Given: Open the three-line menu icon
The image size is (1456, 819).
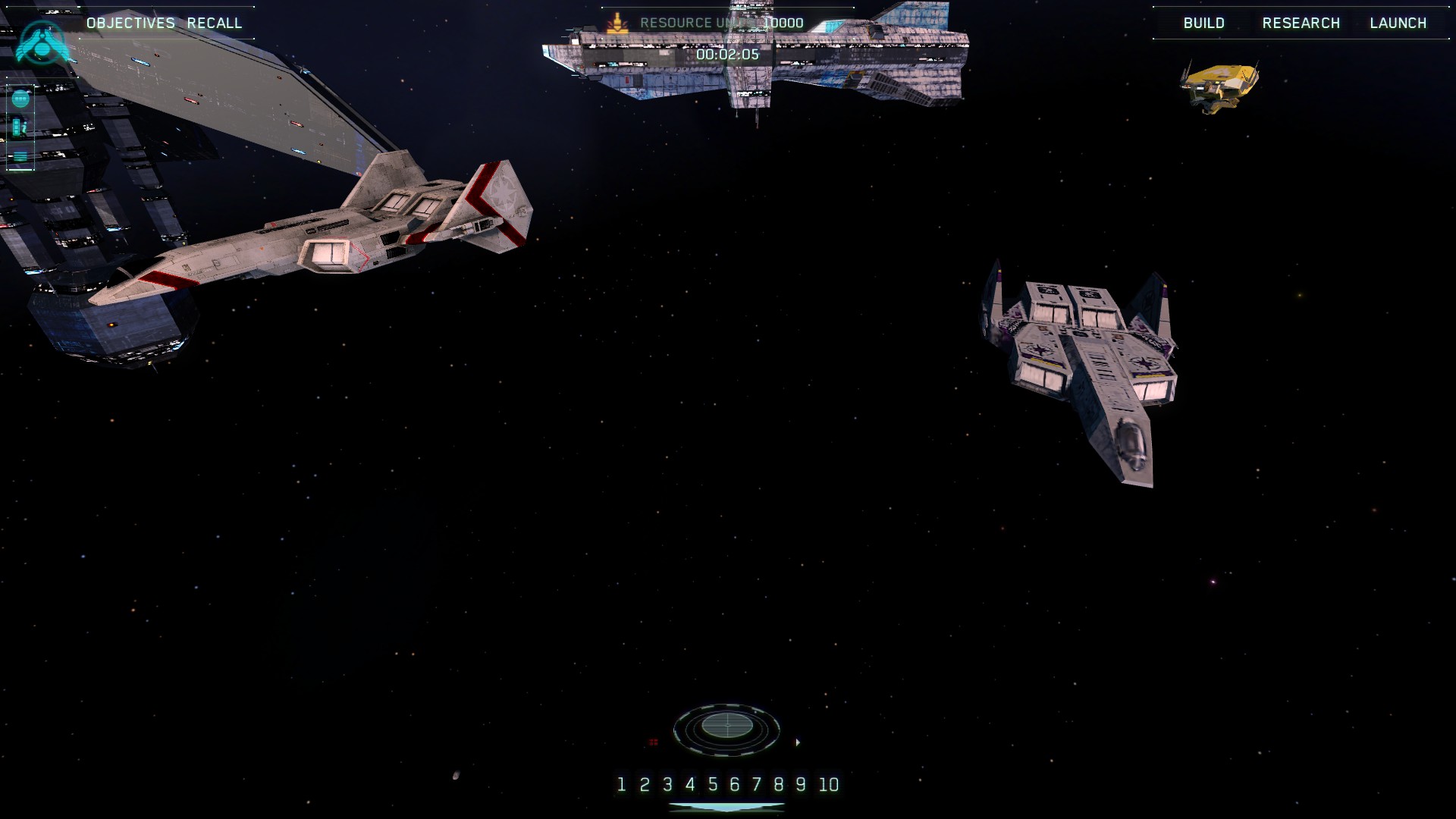Looking at the screenshot, I should coord(20,157).
